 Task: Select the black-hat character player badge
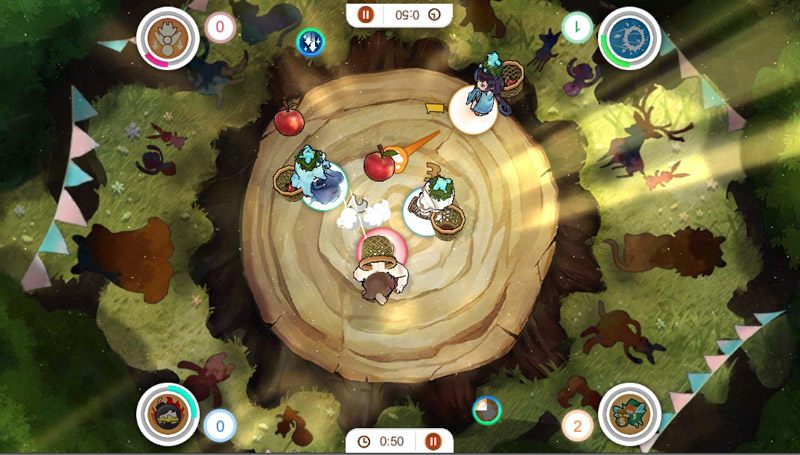pyautogui.click(x=167, y=414)
